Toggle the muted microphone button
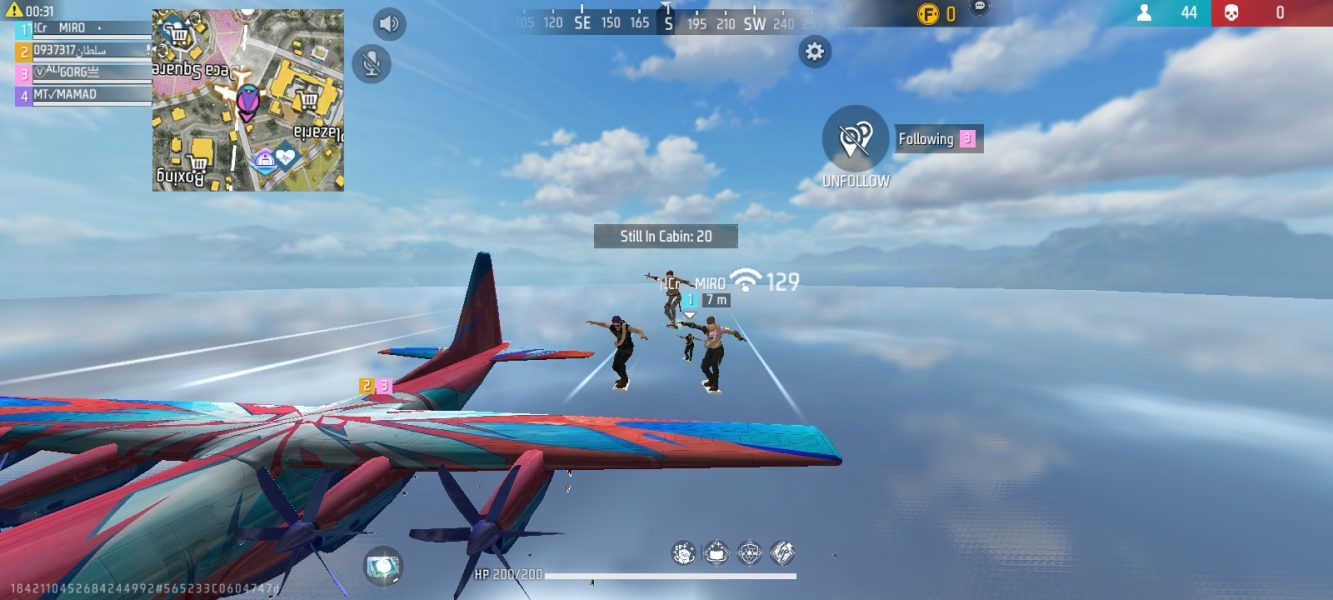The image size is (1333, 600). pos(371,64)
